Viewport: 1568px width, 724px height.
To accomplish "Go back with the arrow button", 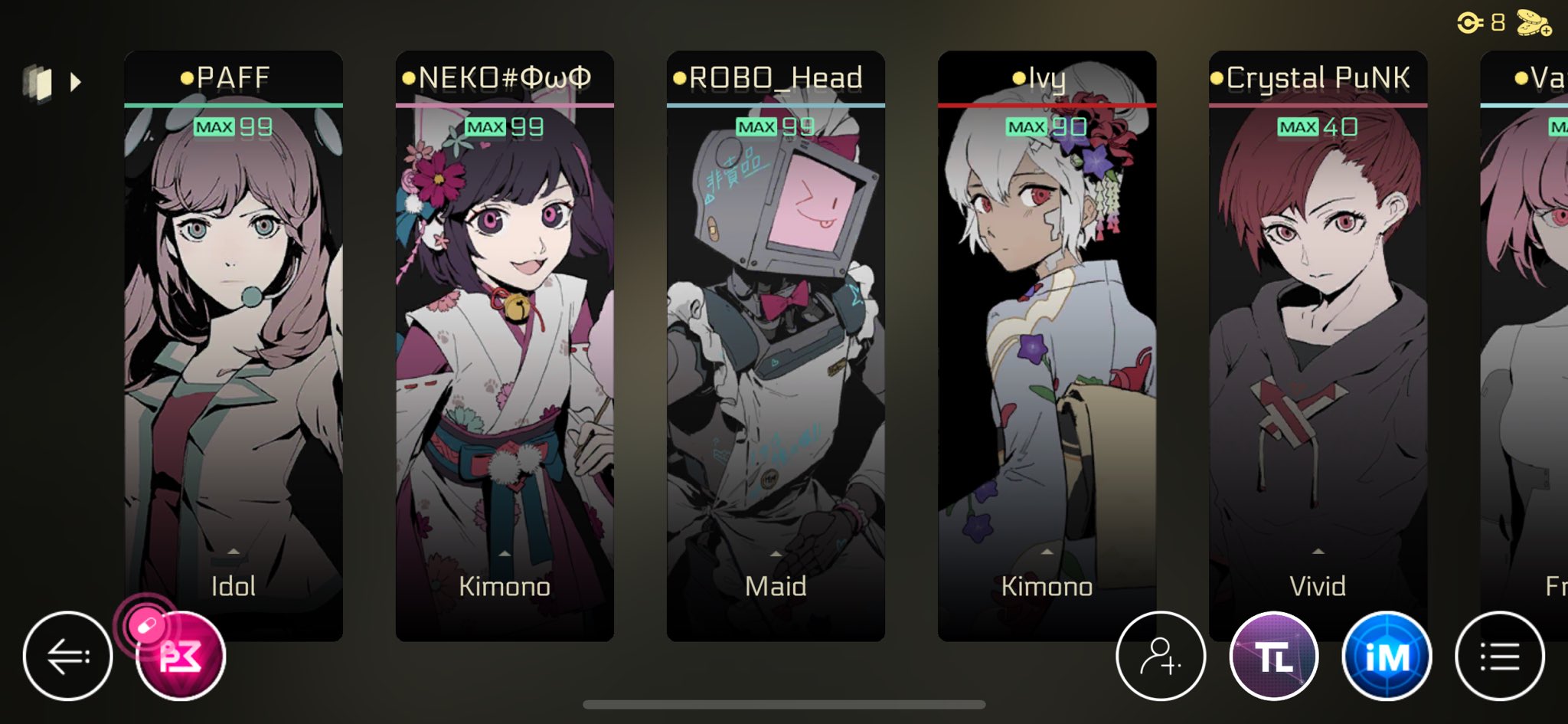I will (68, 656).
